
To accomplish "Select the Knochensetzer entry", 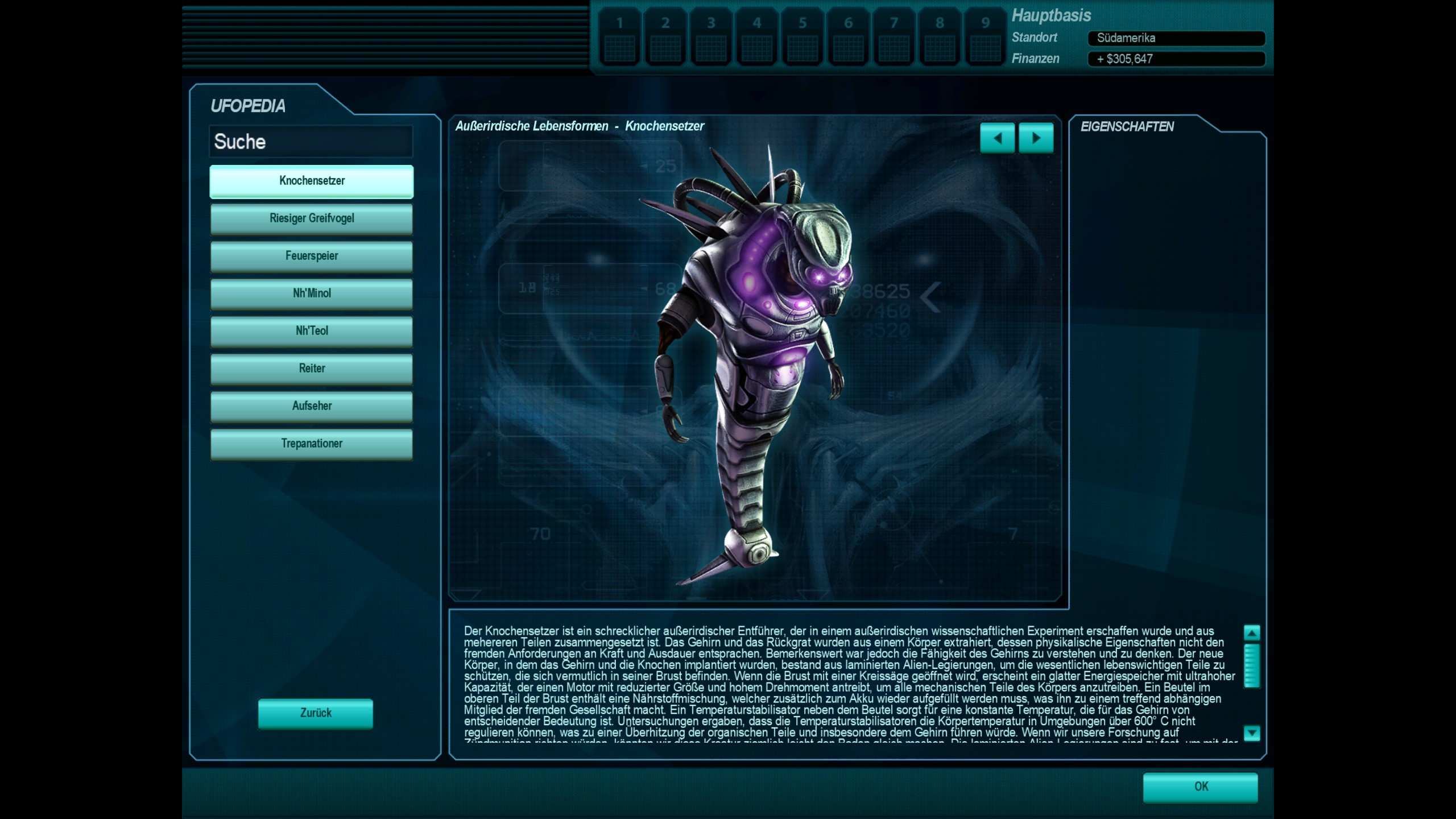I will pos(312,181).
